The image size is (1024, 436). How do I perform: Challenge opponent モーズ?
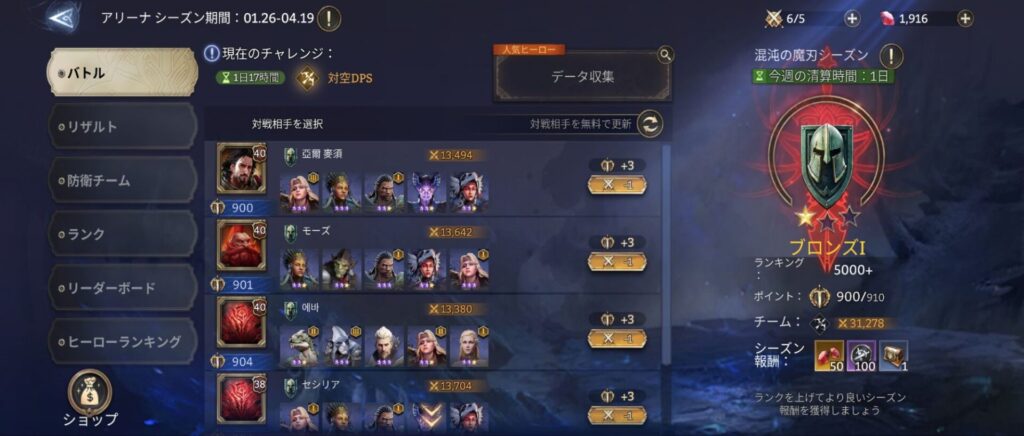click(x=617, y=261)
